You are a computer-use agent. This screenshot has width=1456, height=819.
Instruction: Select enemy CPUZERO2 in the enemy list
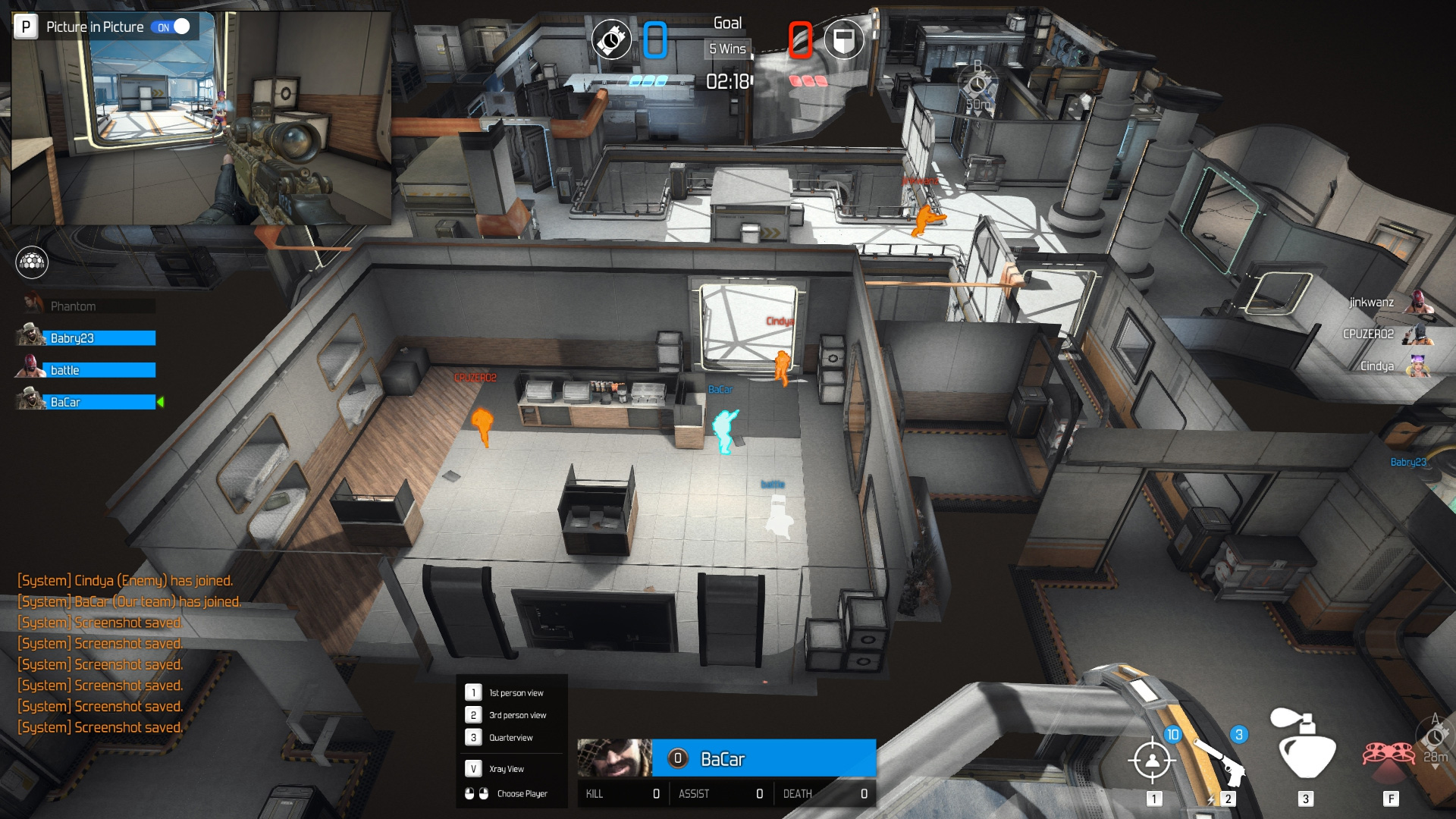(1384, 334)
